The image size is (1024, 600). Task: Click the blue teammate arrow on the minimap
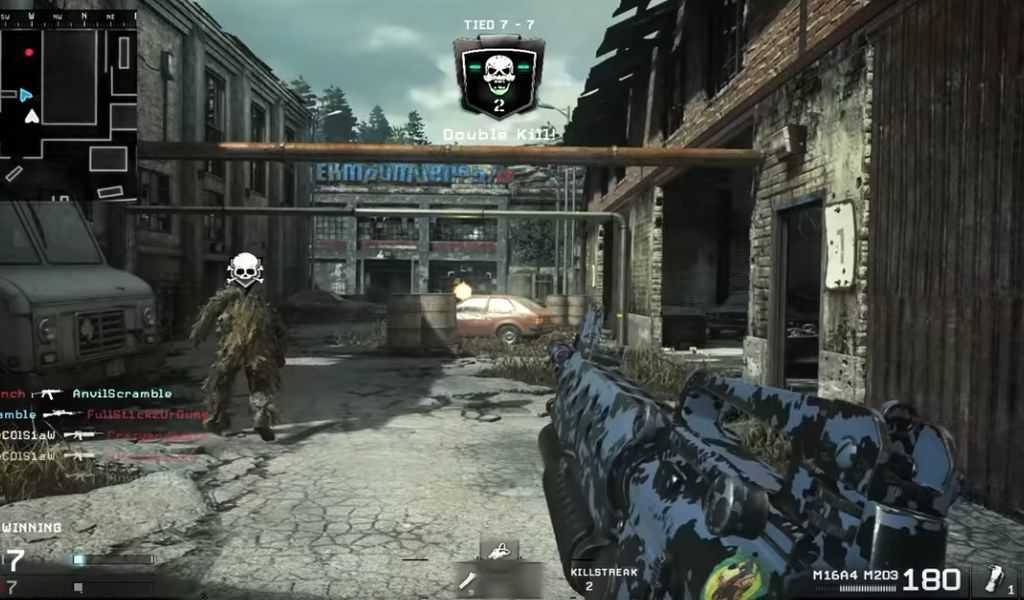point(26,95)
